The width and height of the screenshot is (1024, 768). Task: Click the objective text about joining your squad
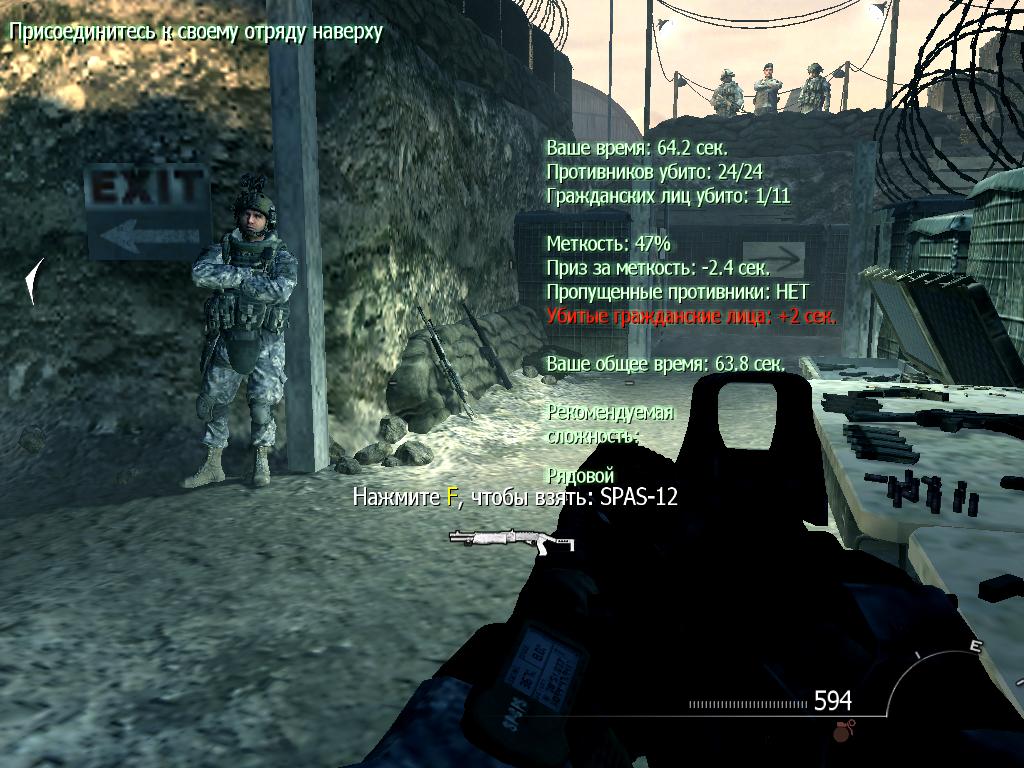[196, 31]
